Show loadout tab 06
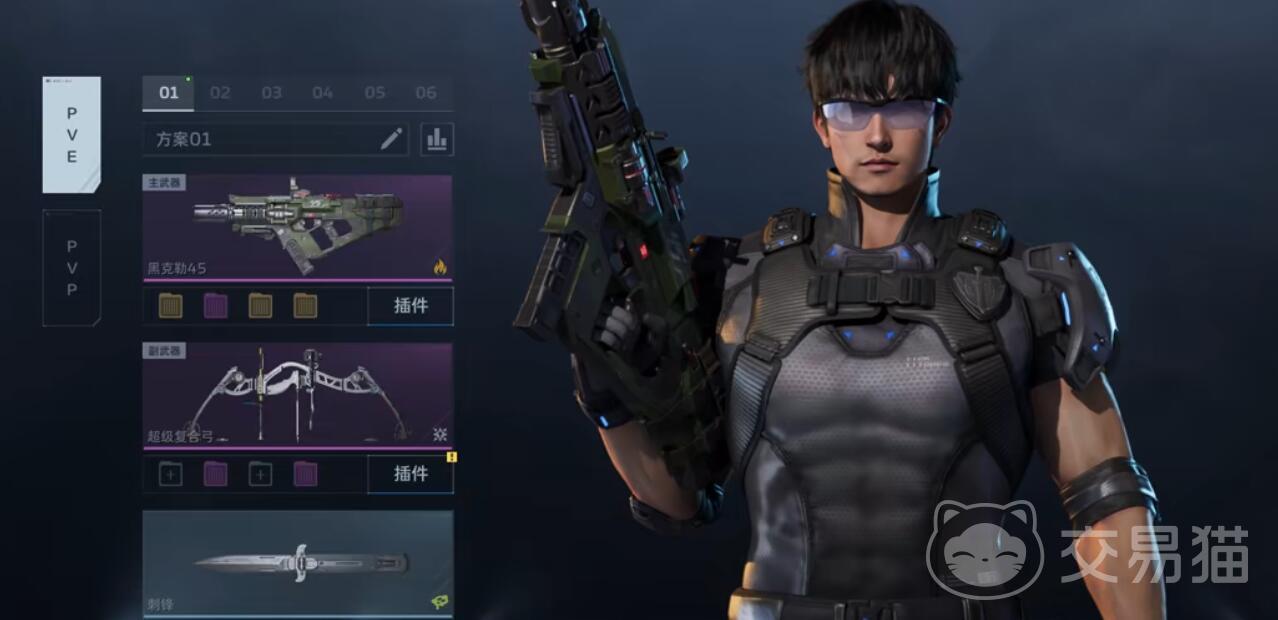 tap(426, 93)
